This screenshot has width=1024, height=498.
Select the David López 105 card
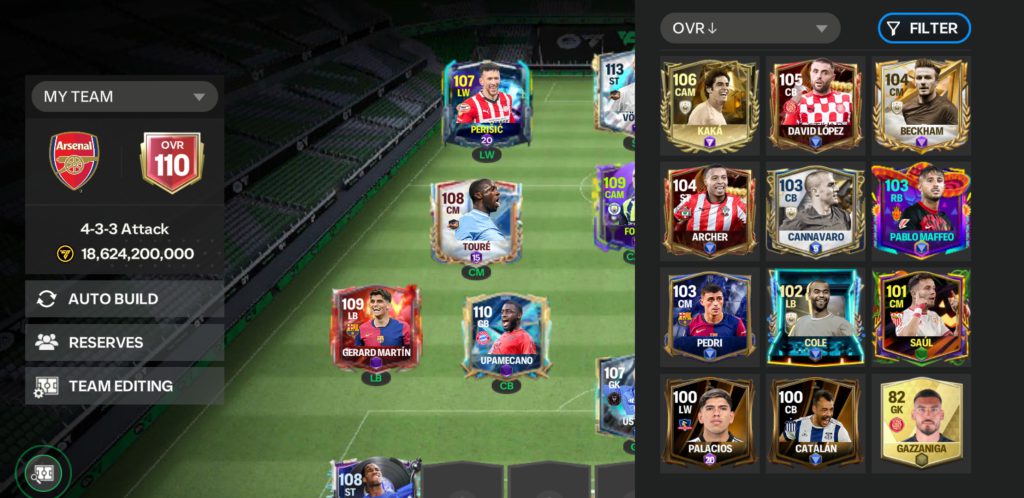click(x=814, y=105)
